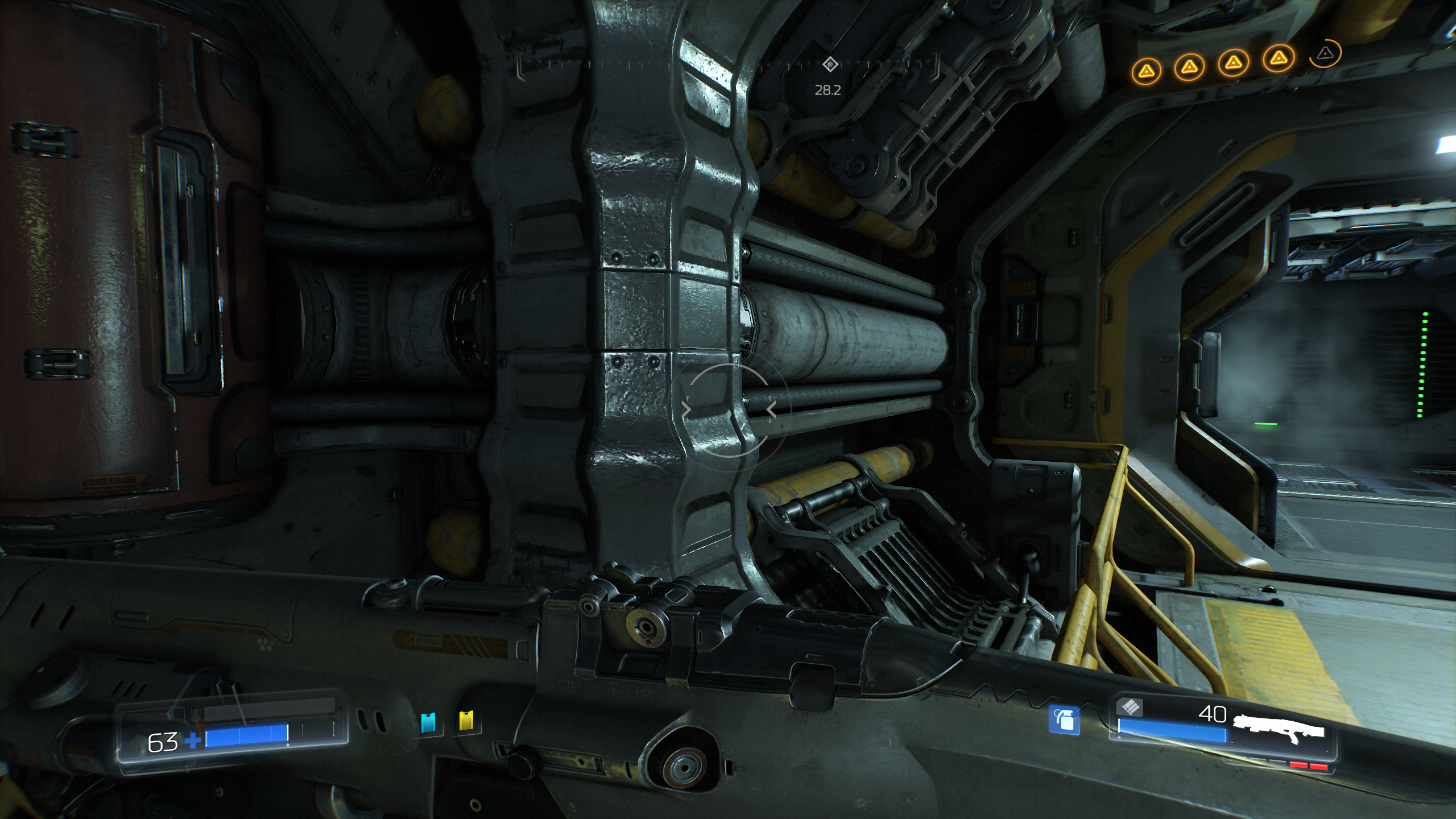The image size is (1456, 819).
Task: Activate the frag grenade equipment icon
Action: pyautogui.click(x=1064, y=720)
